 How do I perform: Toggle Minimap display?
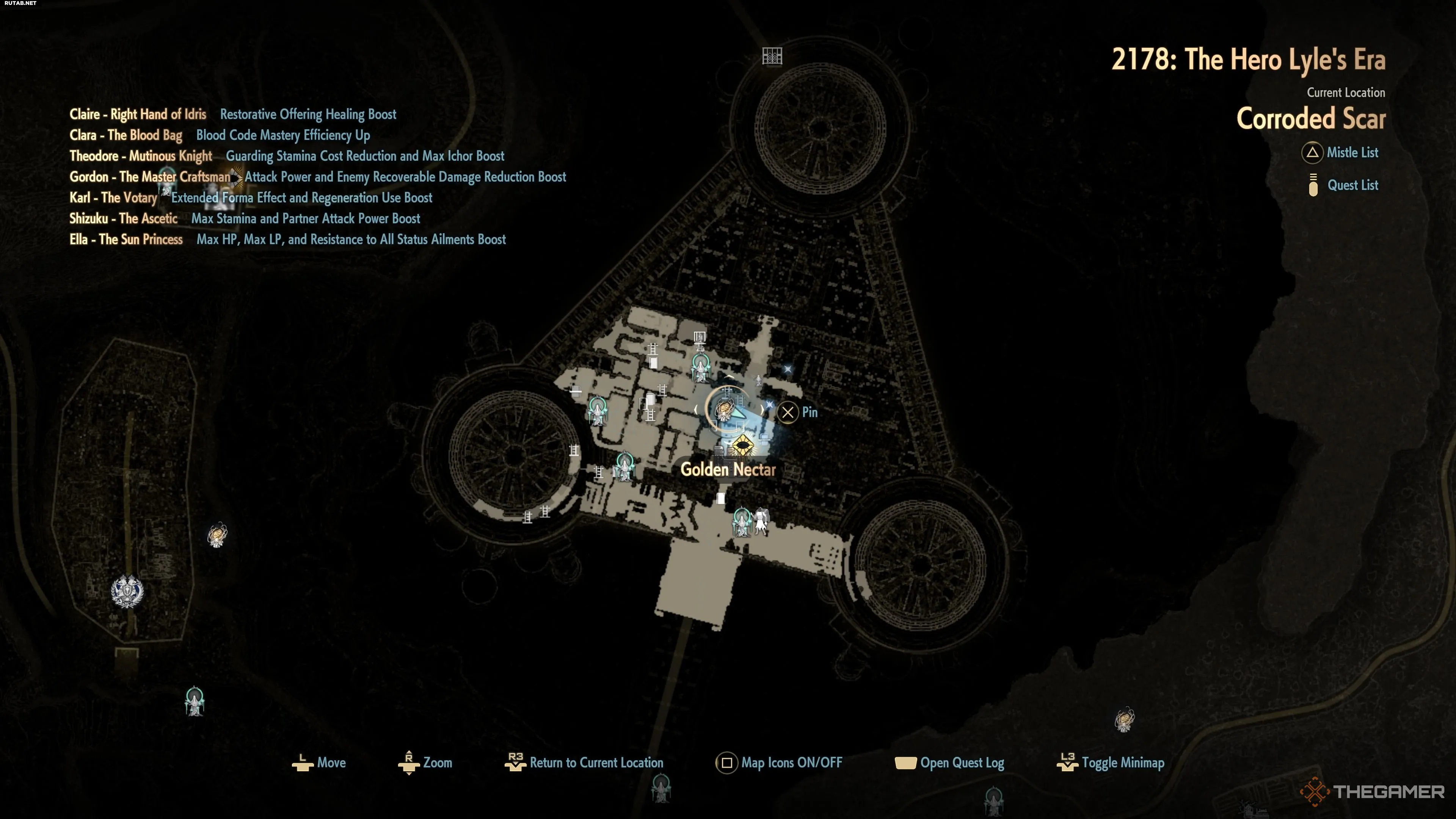(1111, 763)
